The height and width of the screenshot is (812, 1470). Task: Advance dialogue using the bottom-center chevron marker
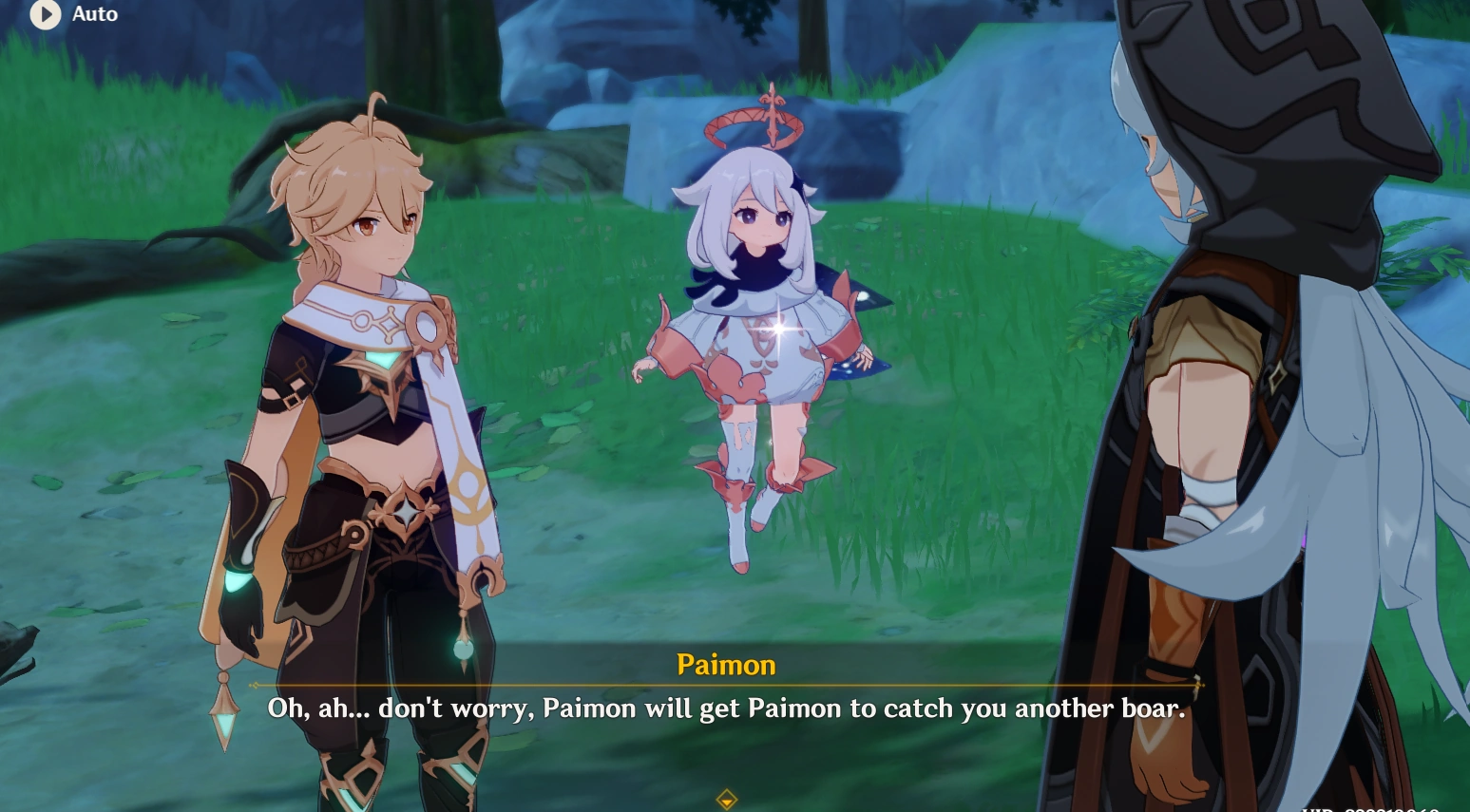pyautogui.click(x=727, y=801)
